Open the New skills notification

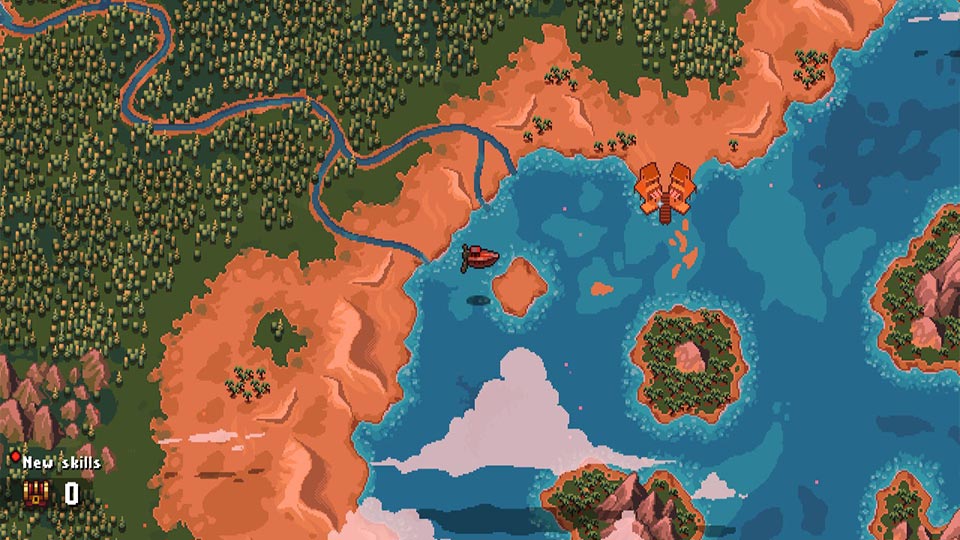[x=58, y=463]
